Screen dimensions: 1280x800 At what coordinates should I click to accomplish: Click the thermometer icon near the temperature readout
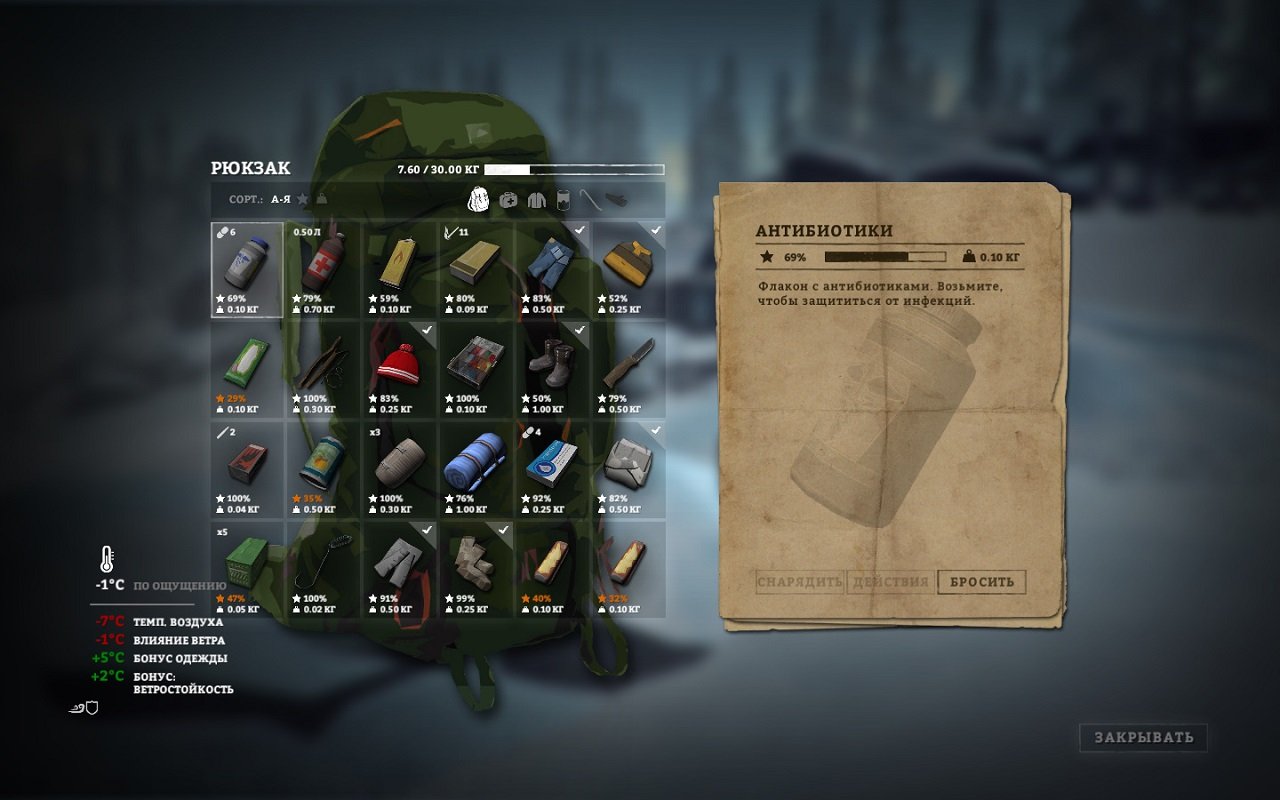tap(108, 558)
